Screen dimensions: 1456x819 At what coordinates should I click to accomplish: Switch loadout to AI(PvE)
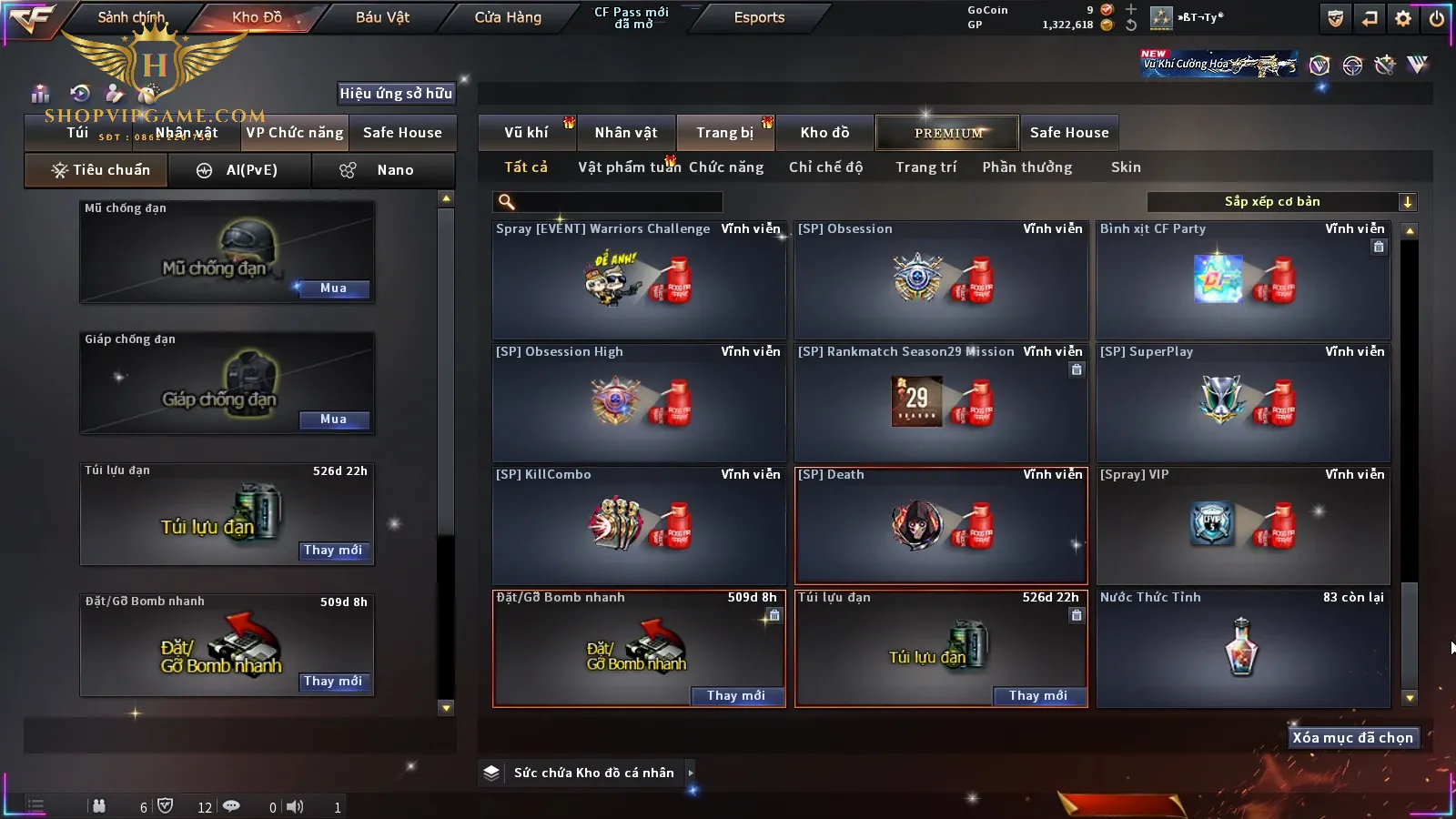240,170
